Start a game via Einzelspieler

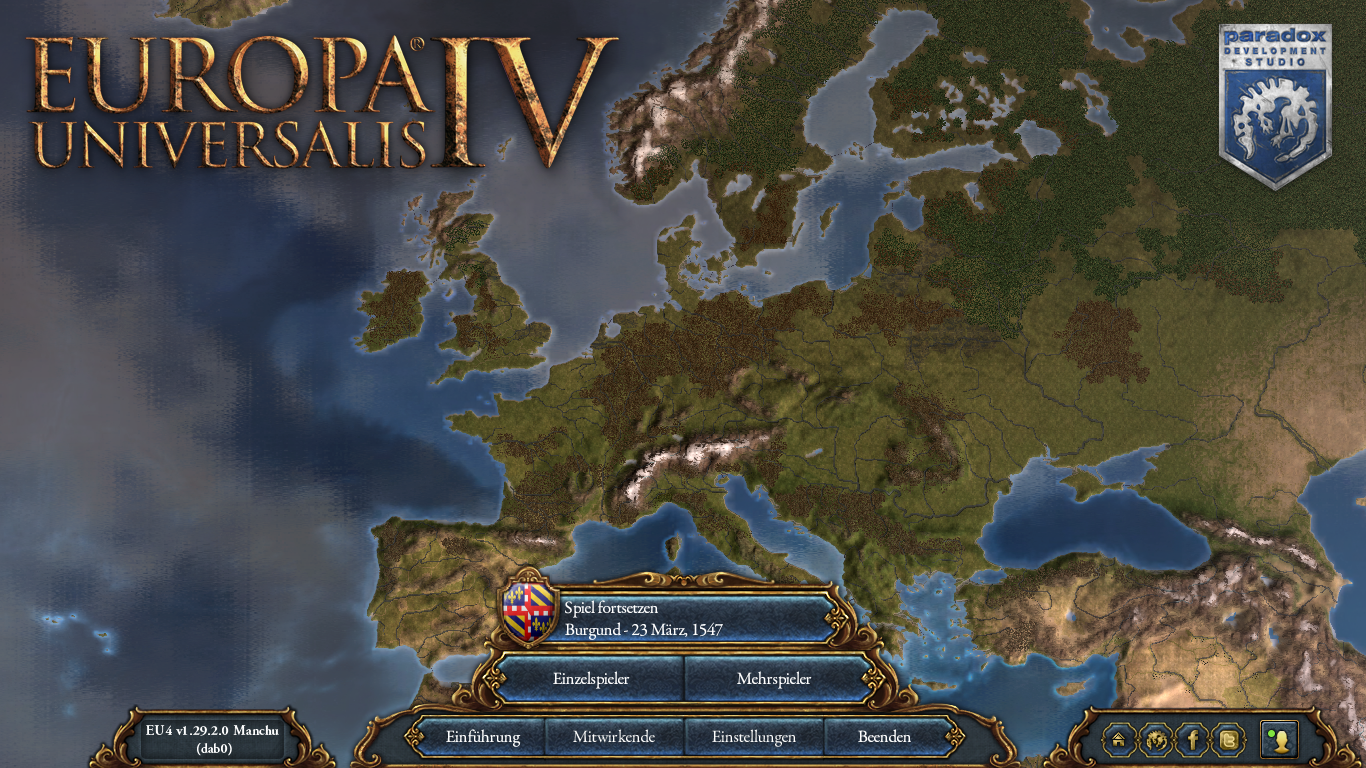pos(590,678)
